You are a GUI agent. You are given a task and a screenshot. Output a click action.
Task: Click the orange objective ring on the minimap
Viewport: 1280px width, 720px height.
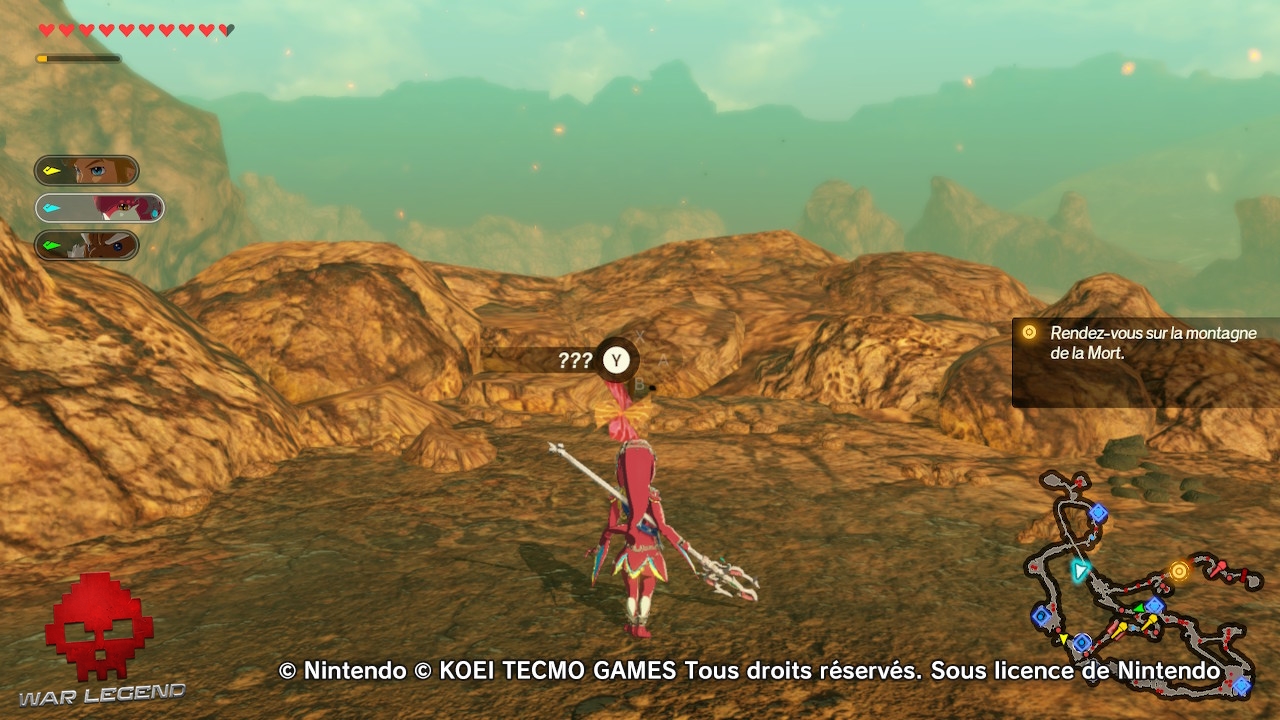tap(1180, 570)
